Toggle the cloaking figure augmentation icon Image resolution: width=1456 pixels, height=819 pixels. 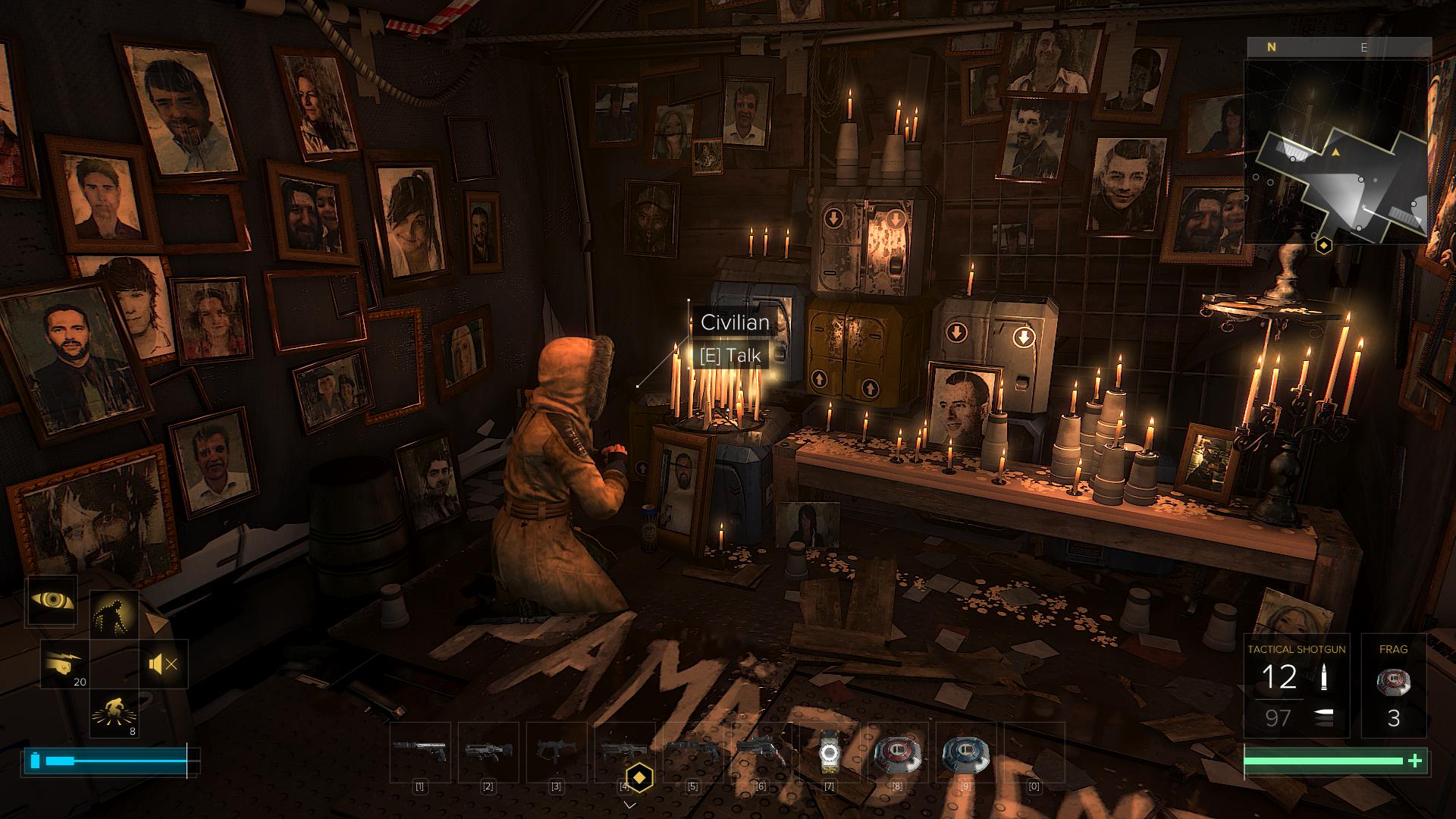115,614
